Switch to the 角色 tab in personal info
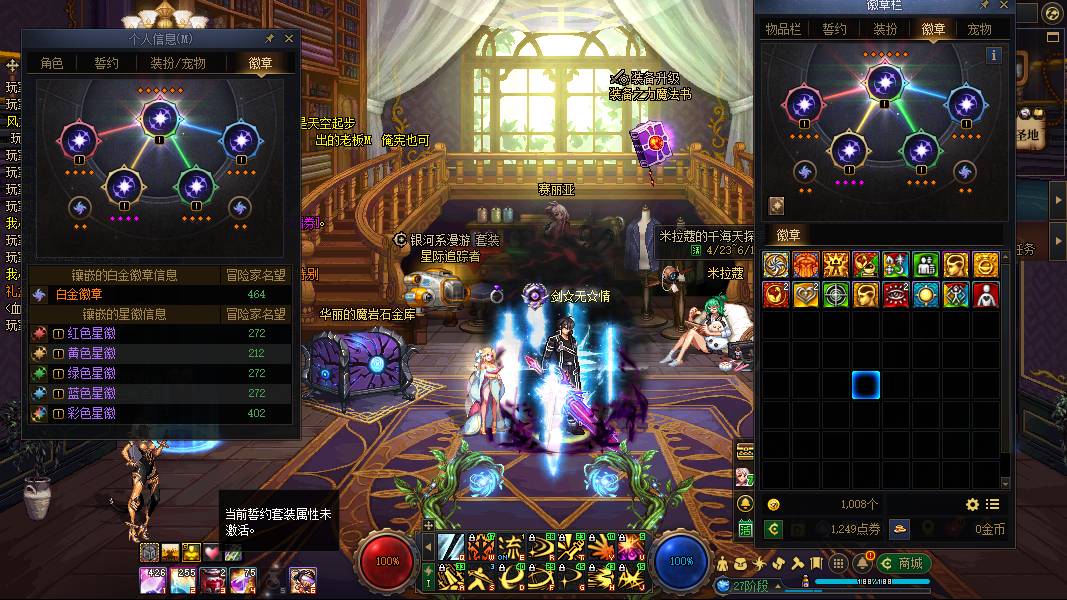This screenshot has height=600, width=1067. (52, 63)
